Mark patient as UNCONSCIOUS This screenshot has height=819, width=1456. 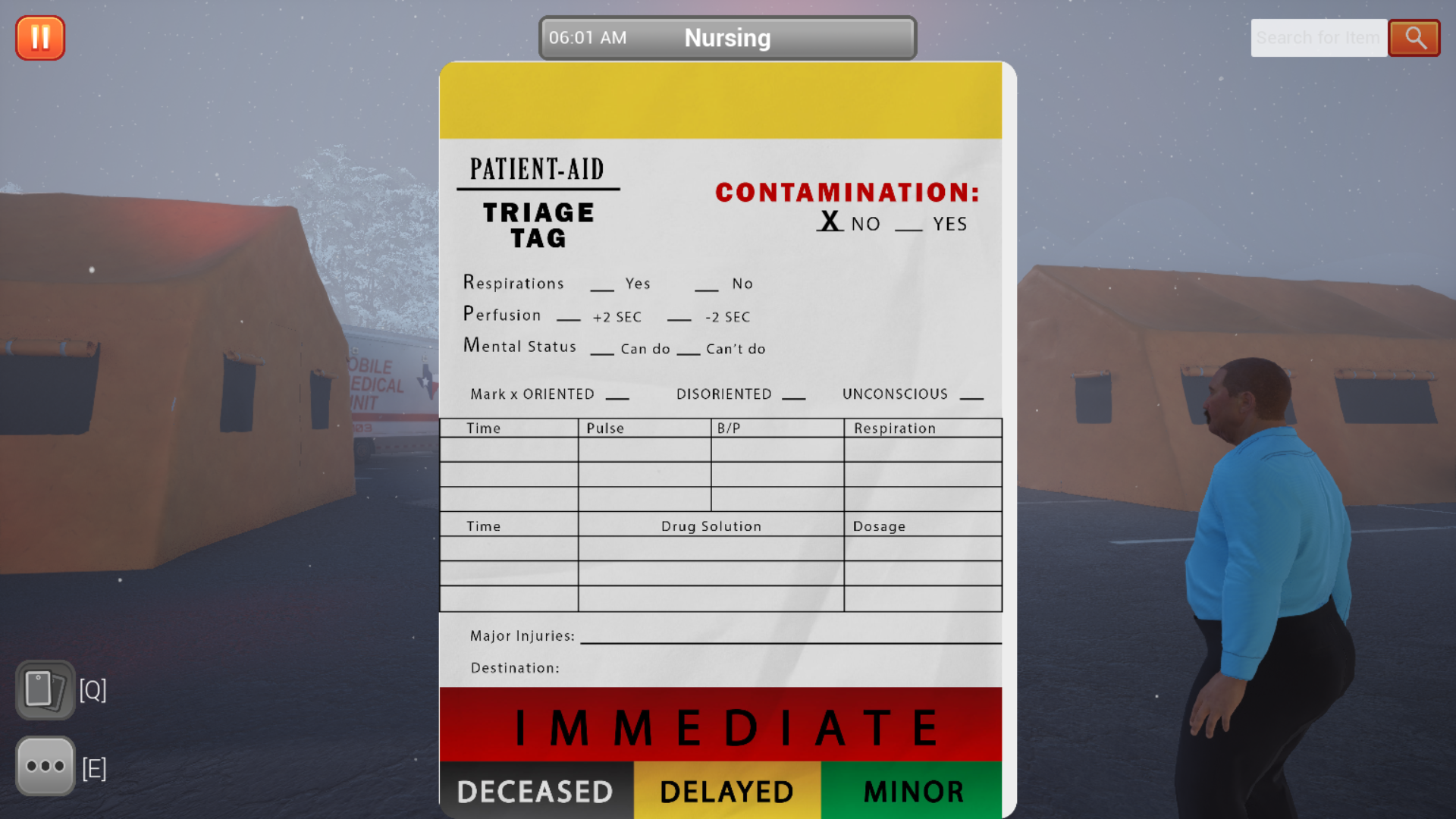point(971,394)
